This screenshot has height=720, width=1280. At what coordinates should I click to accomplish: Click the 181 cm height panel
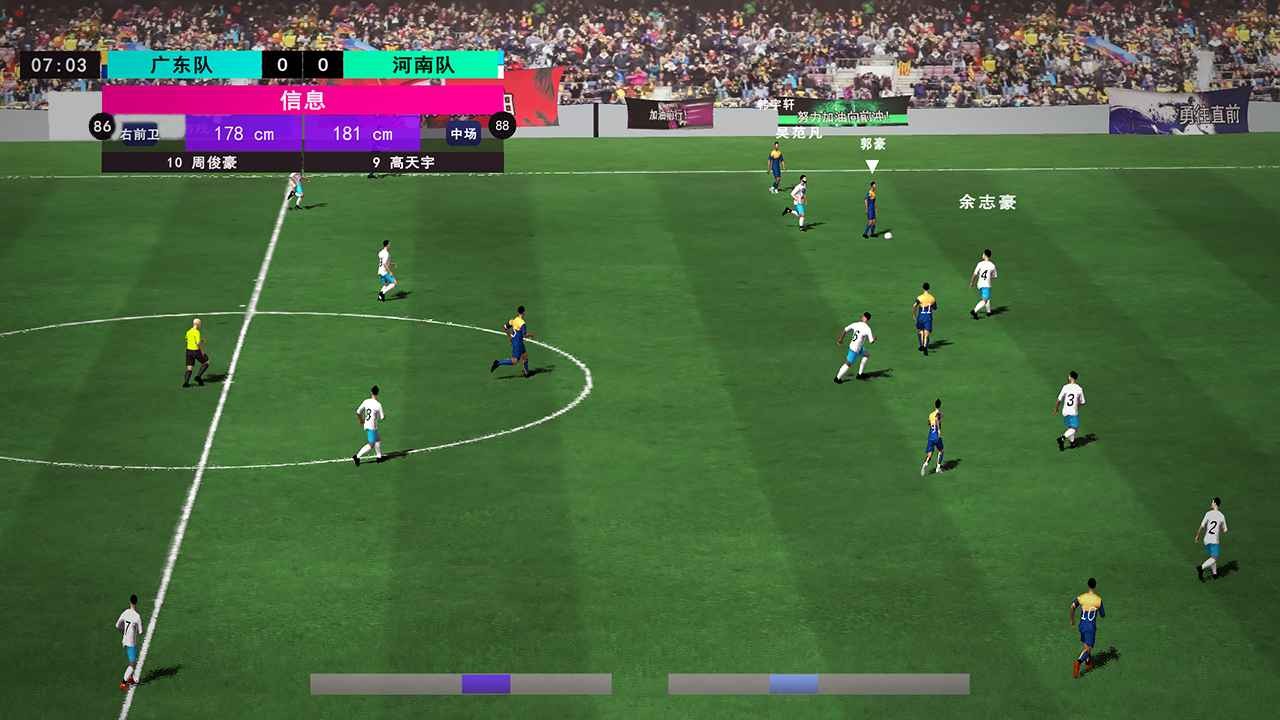coord(360,133)
